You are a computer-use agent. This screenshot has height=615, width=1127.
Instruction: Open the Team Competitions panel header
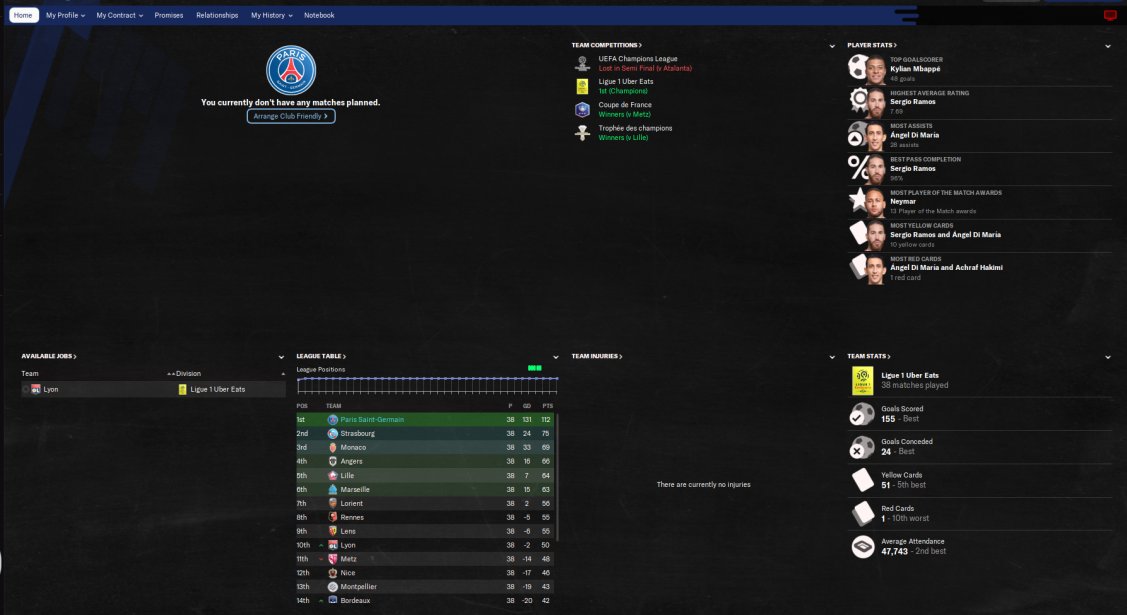[606, 45]
